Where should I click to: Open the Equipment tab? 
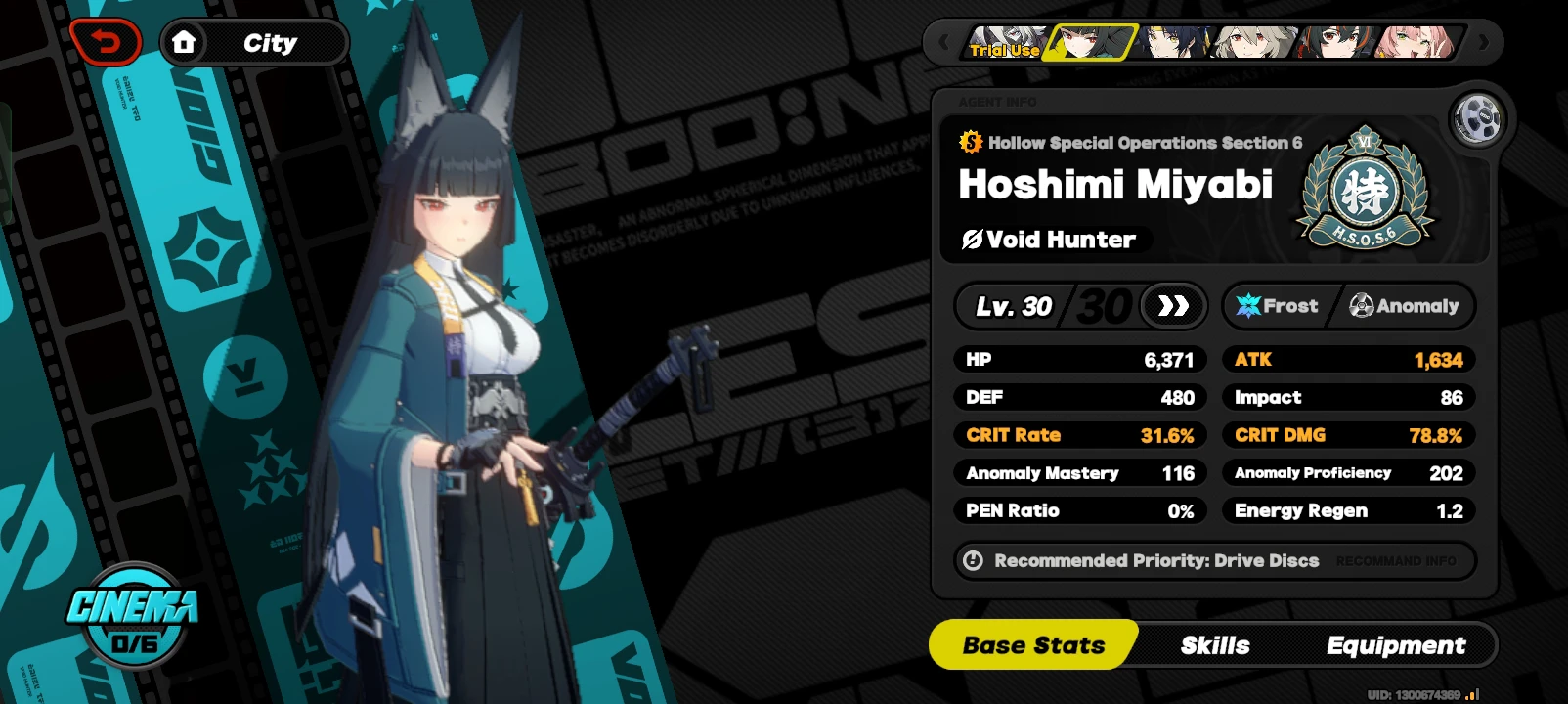coord(1396,645)
